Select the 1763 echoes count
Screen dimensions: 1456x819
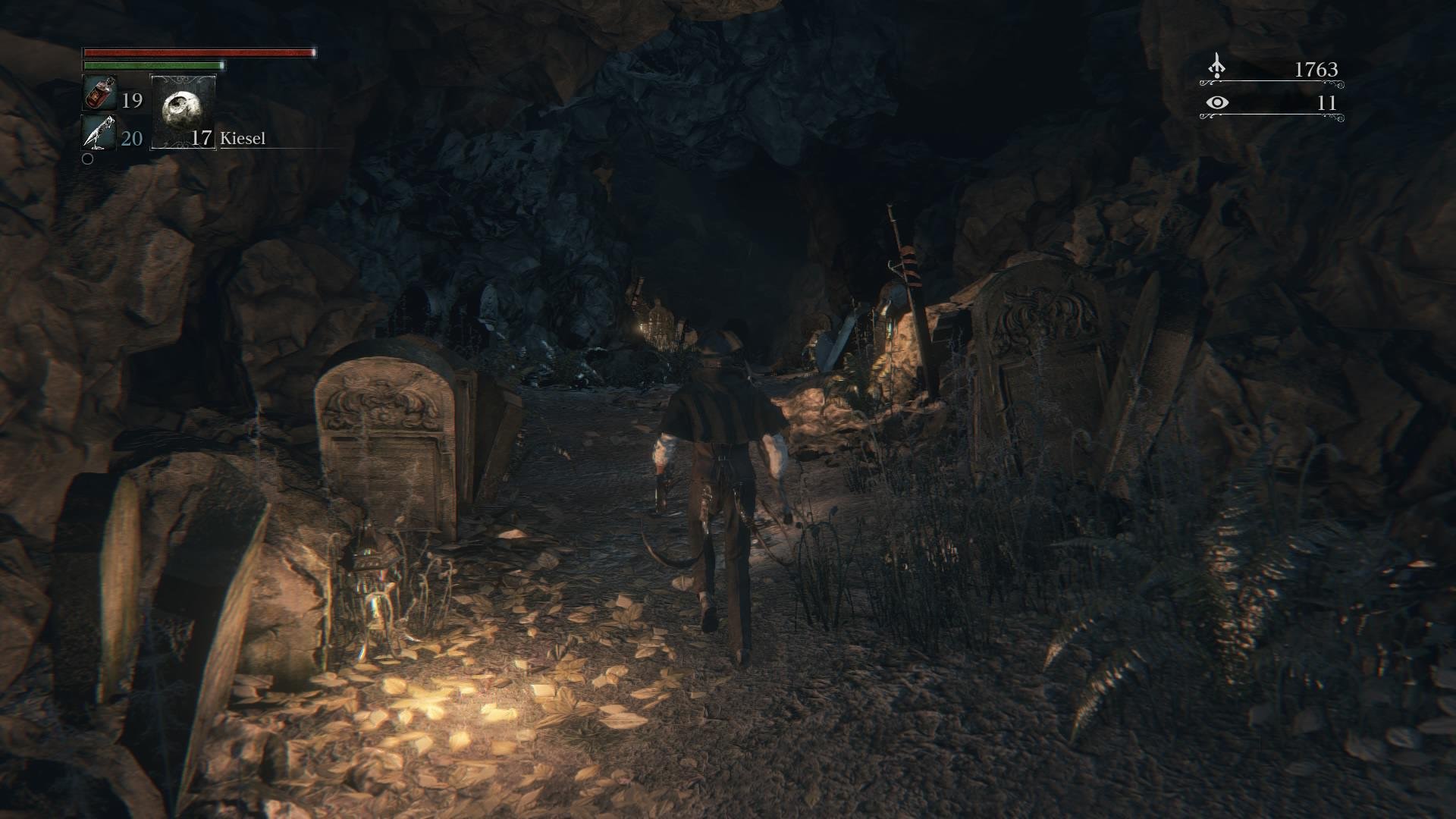click(1317, 71)
